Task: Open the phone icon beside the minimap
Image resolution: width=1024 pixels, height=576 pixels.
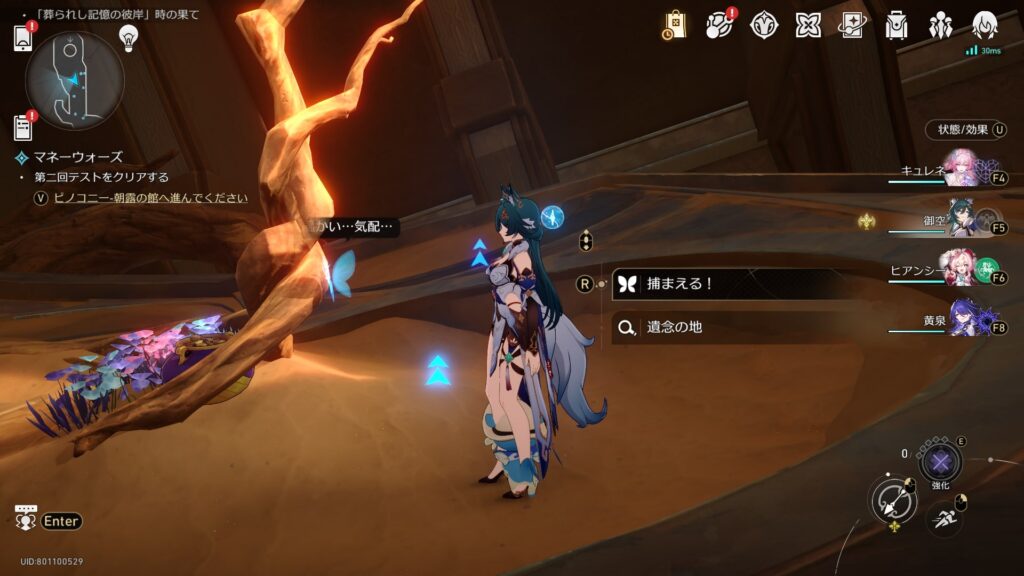Action: click(x=24, y=39)
